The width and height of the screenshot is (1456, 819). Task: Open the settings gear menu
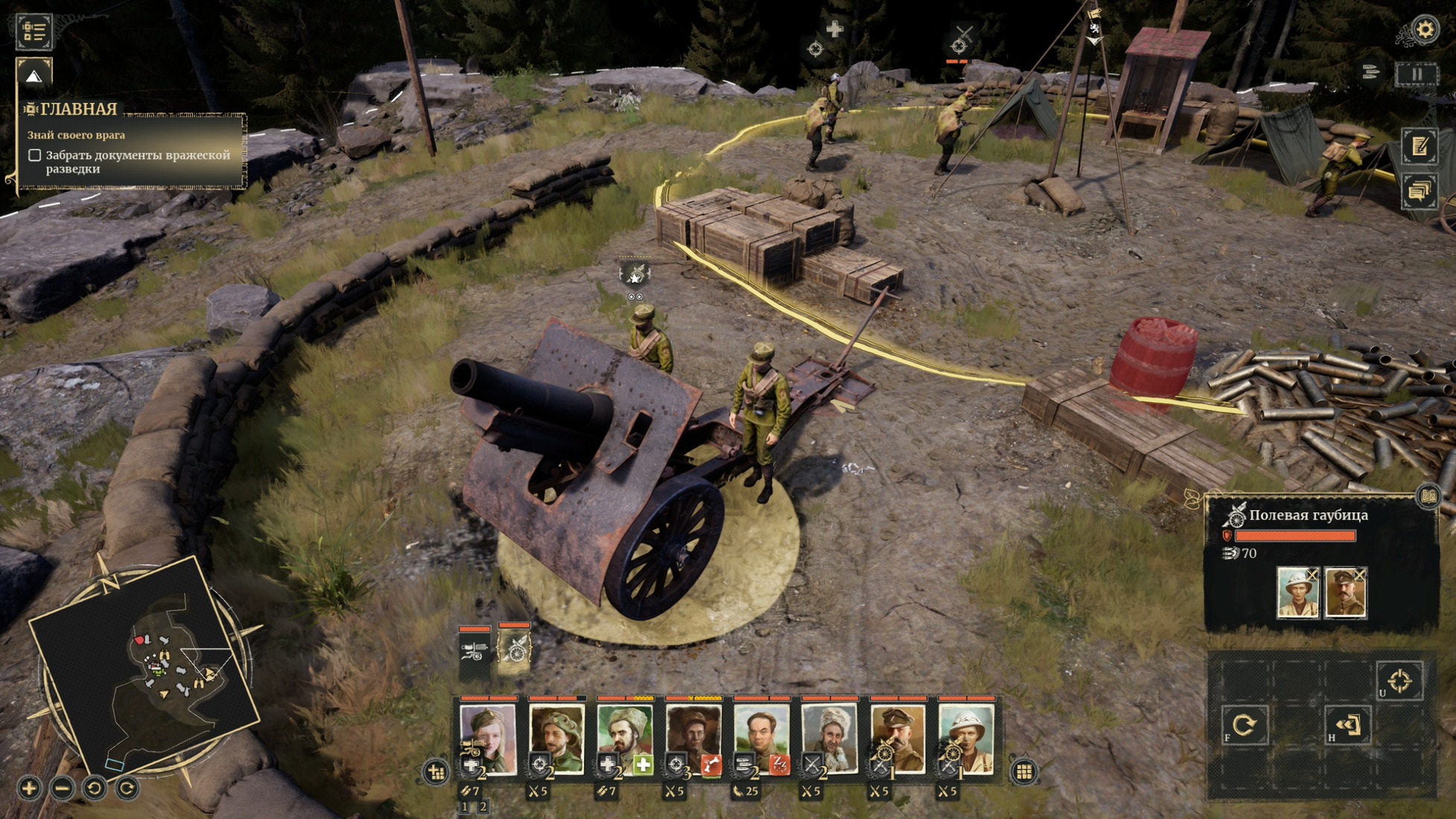tap(1424, 29)
